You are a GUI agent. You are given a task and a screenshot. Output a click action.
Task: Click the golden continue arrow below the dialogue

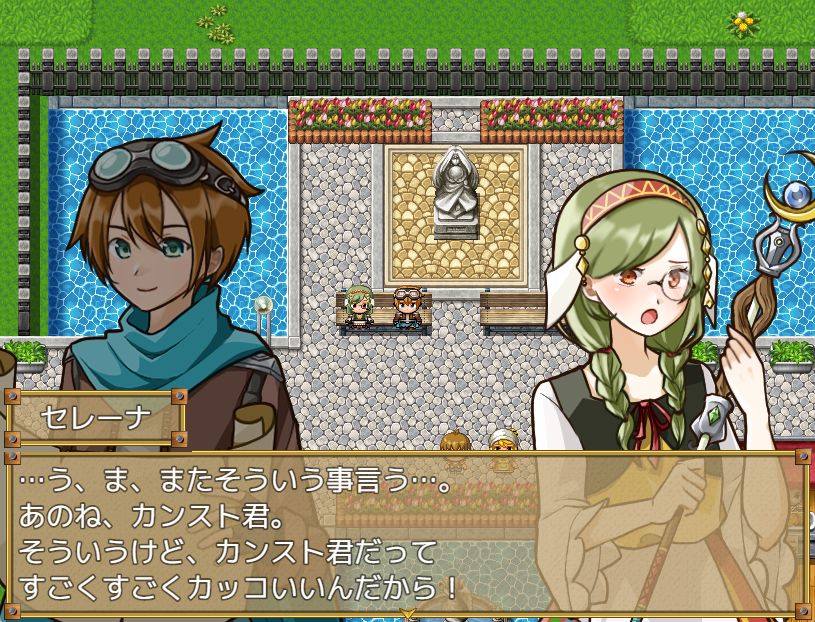click(407, 612)
